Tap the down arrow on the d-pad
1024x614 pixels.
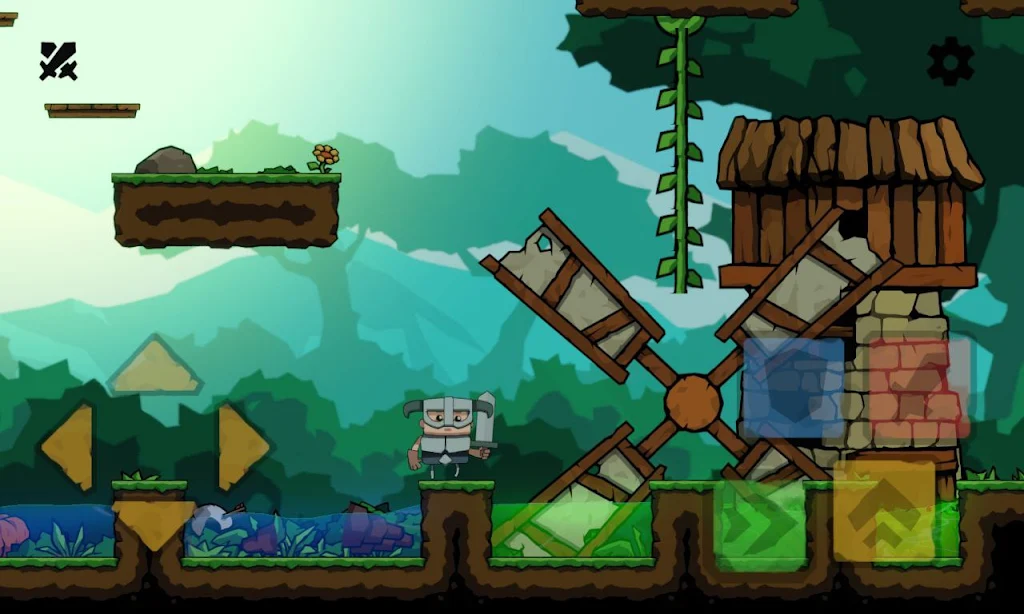click(155, 524)
